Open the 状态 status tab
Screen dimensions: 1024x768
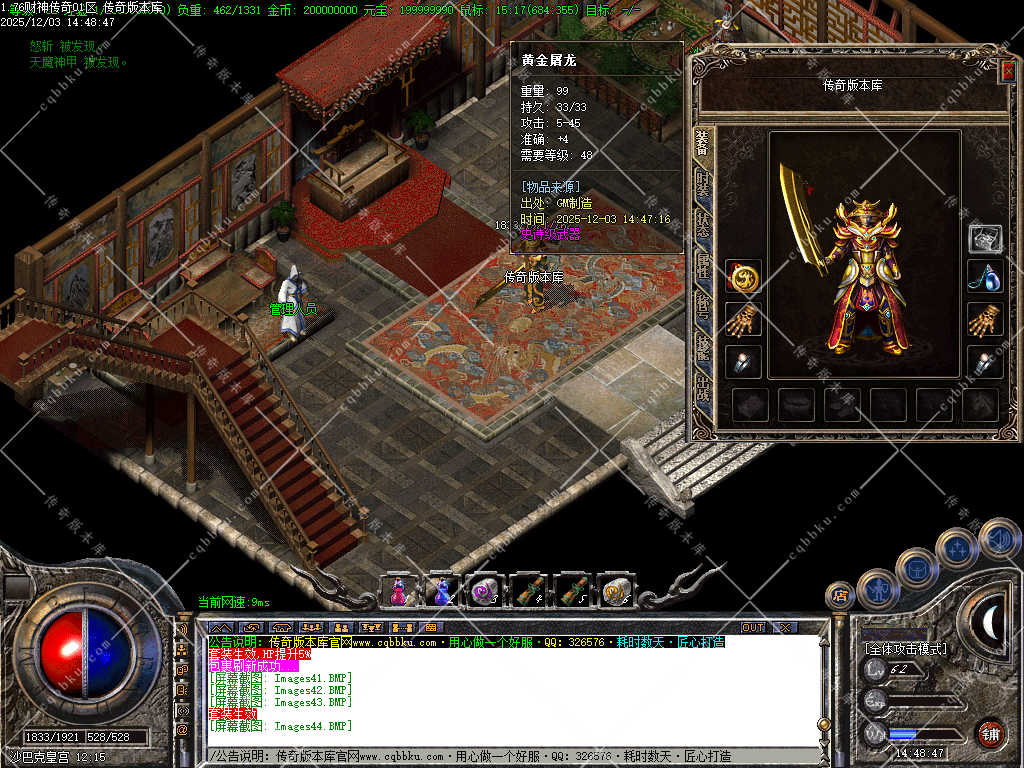click(x=702, y=224)
